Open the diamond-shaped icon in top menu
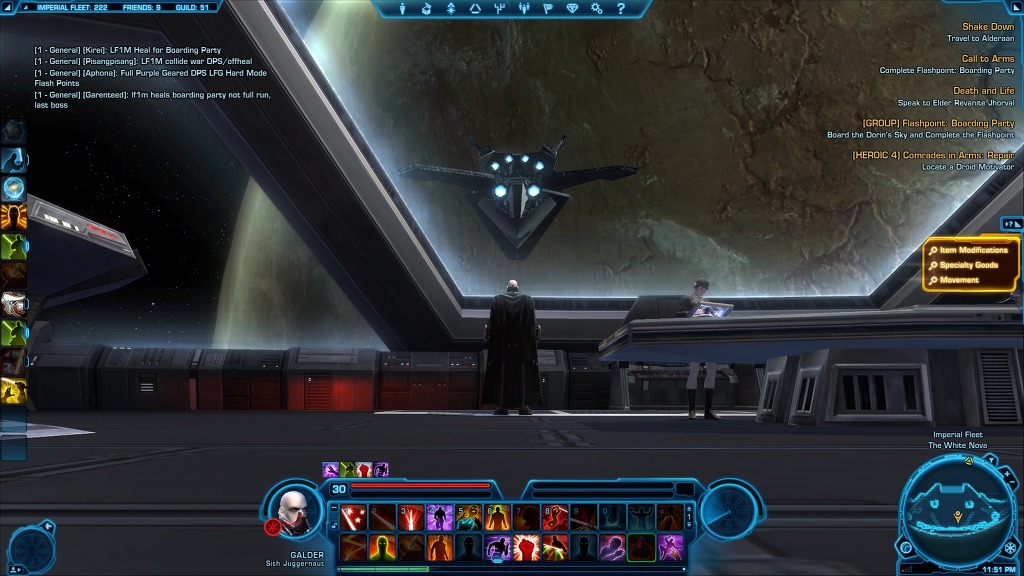Screen dimensions: 1024x576 coord(572,9)
